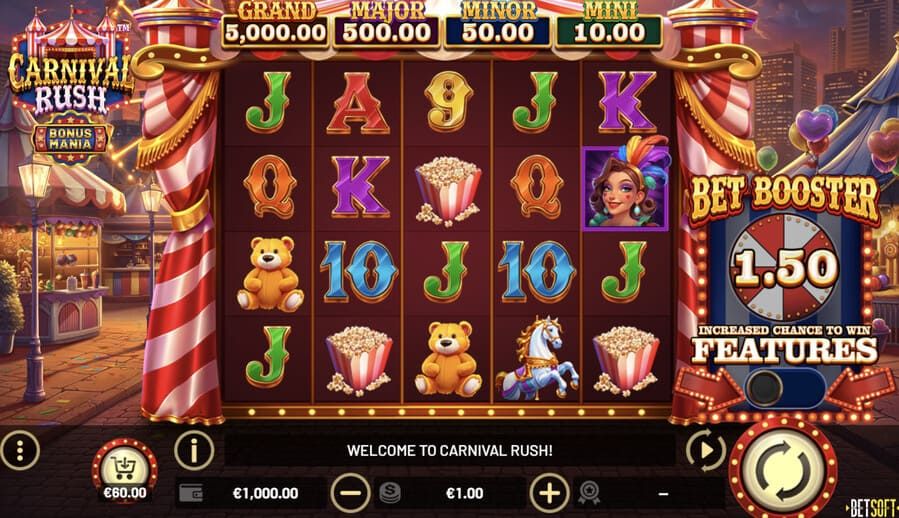The height and width of the screenshot is (518, 899).
Task: Open the three-dot options menu
Action: (21, 450)
